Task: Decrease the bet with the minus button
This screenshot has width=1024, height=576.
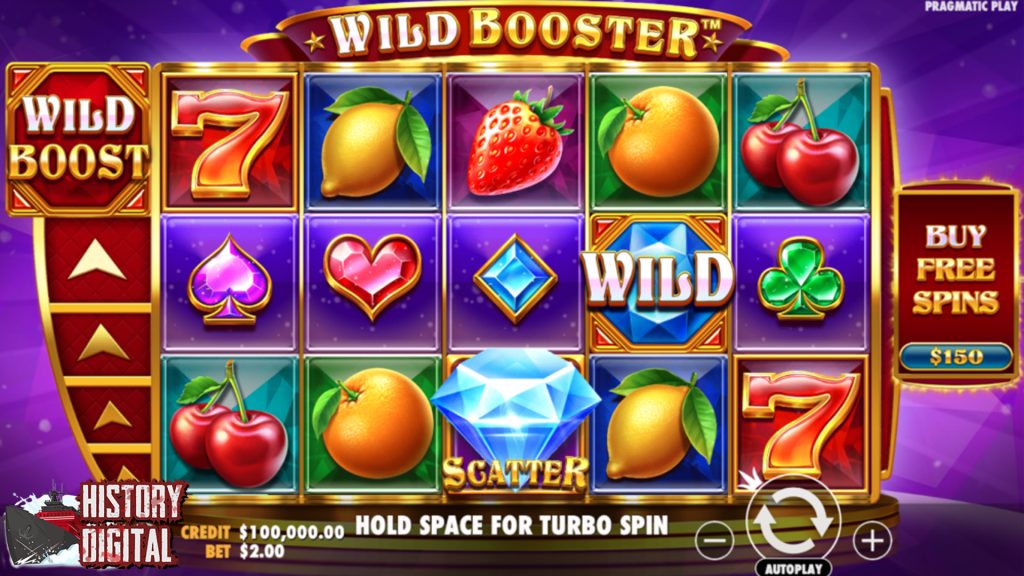Action: pos(714,542)
